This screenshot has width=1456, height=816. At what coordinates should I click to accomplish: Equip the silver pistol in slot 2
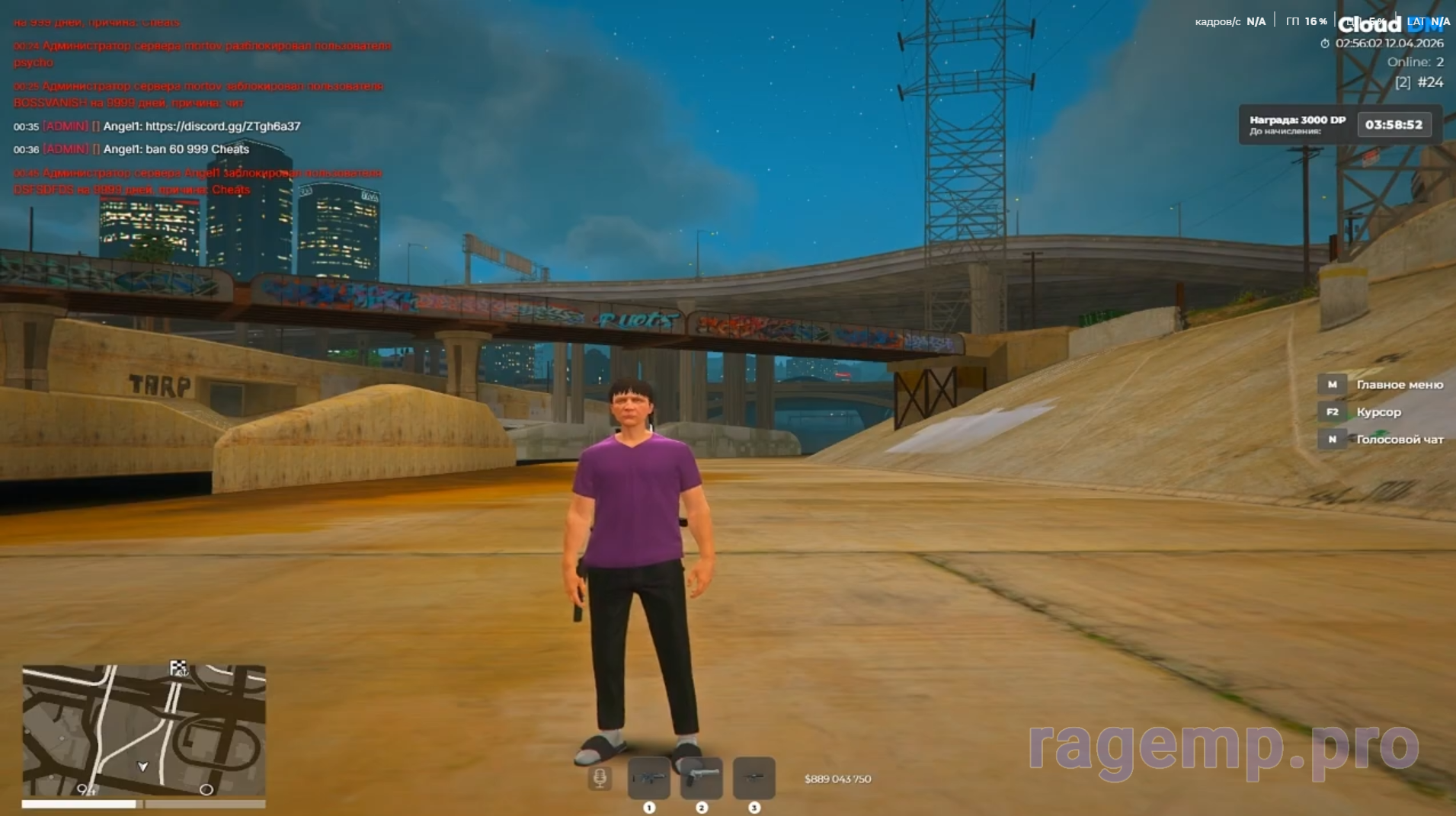[x=701, y=778]
